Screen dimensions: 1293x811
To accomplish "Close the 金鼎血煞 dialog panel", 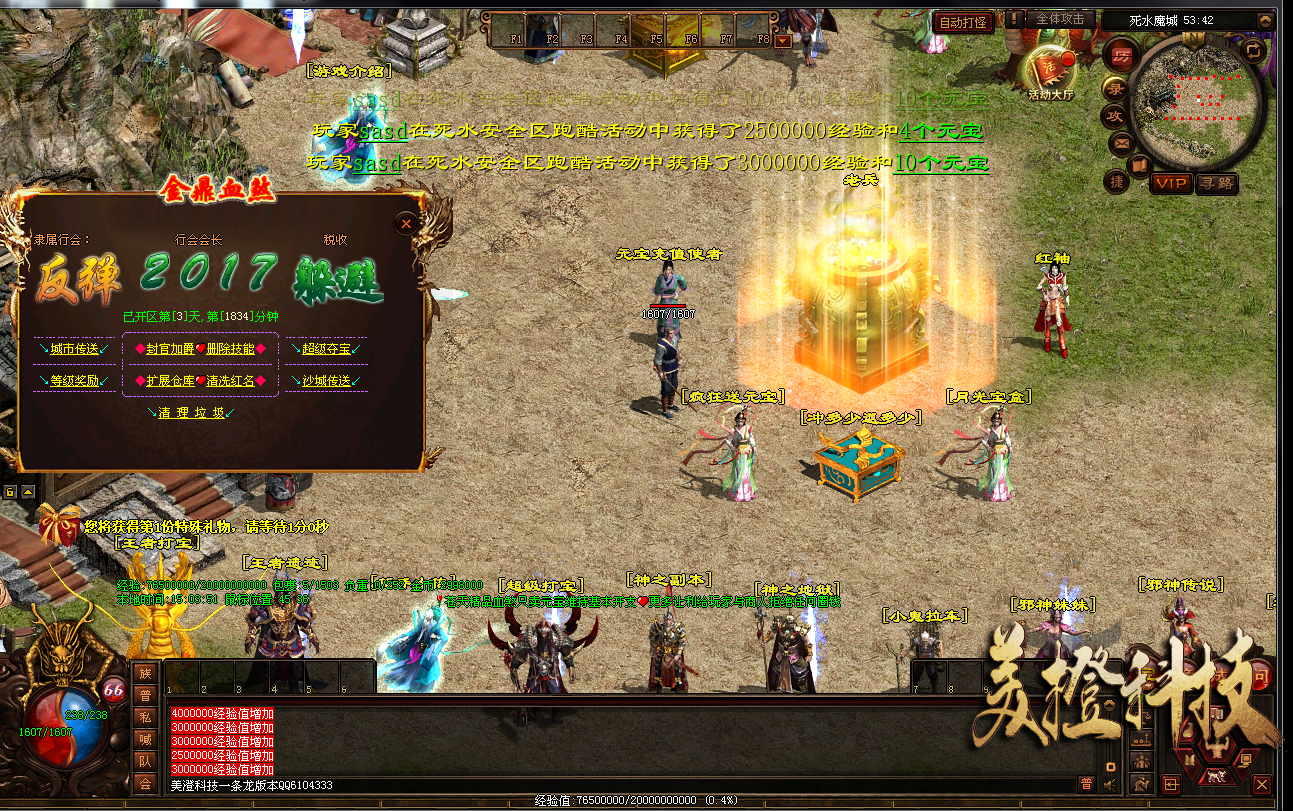I will 406,225.
